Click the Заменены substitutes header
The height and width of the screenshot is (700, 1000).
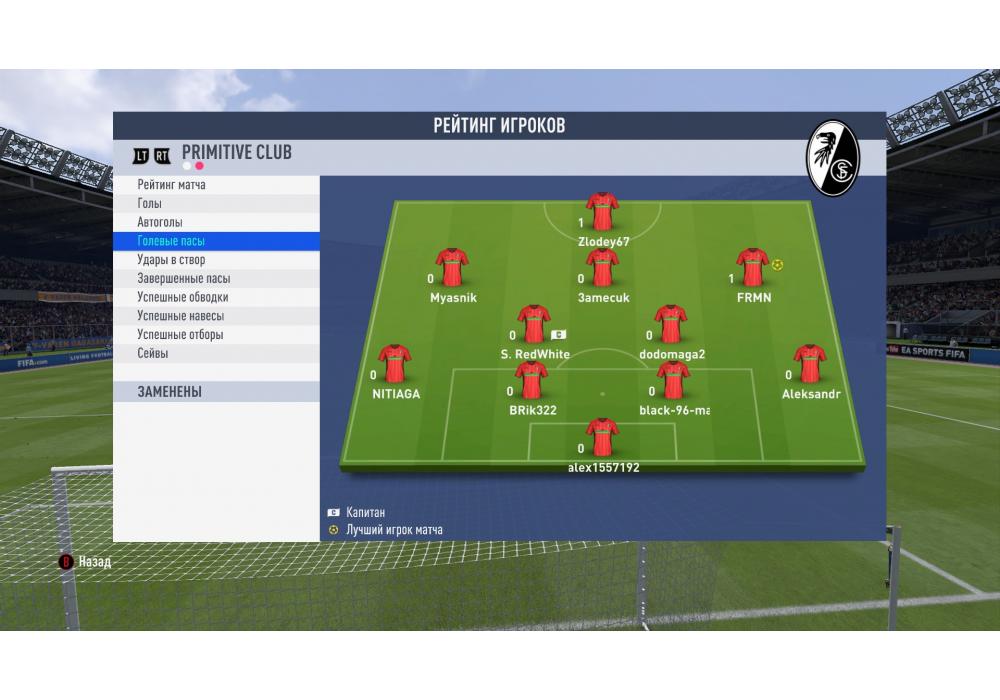click(x=170, y=392)
